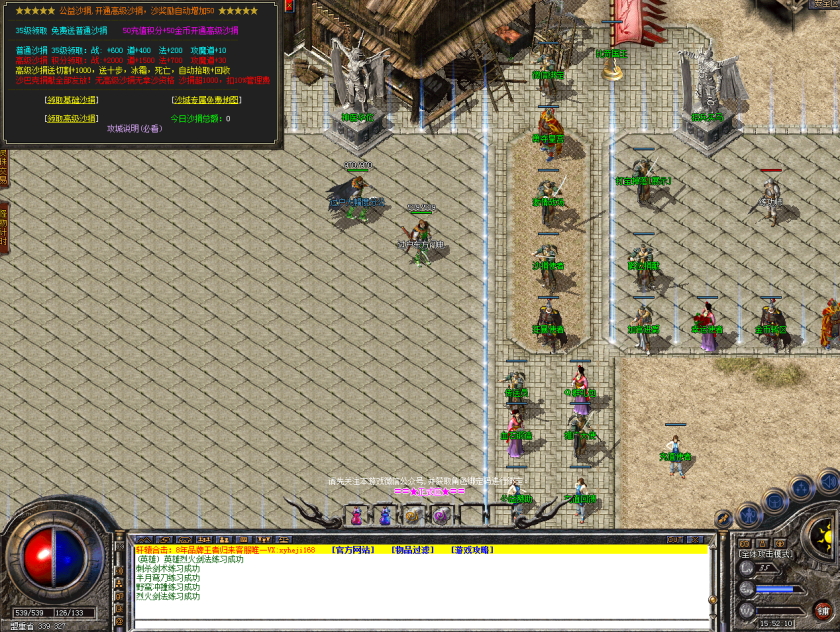Claim the advanced donation via 领取高级沙捐
Image resolution: width=840 pixels, height=632 pixels.
pos(71,119)
